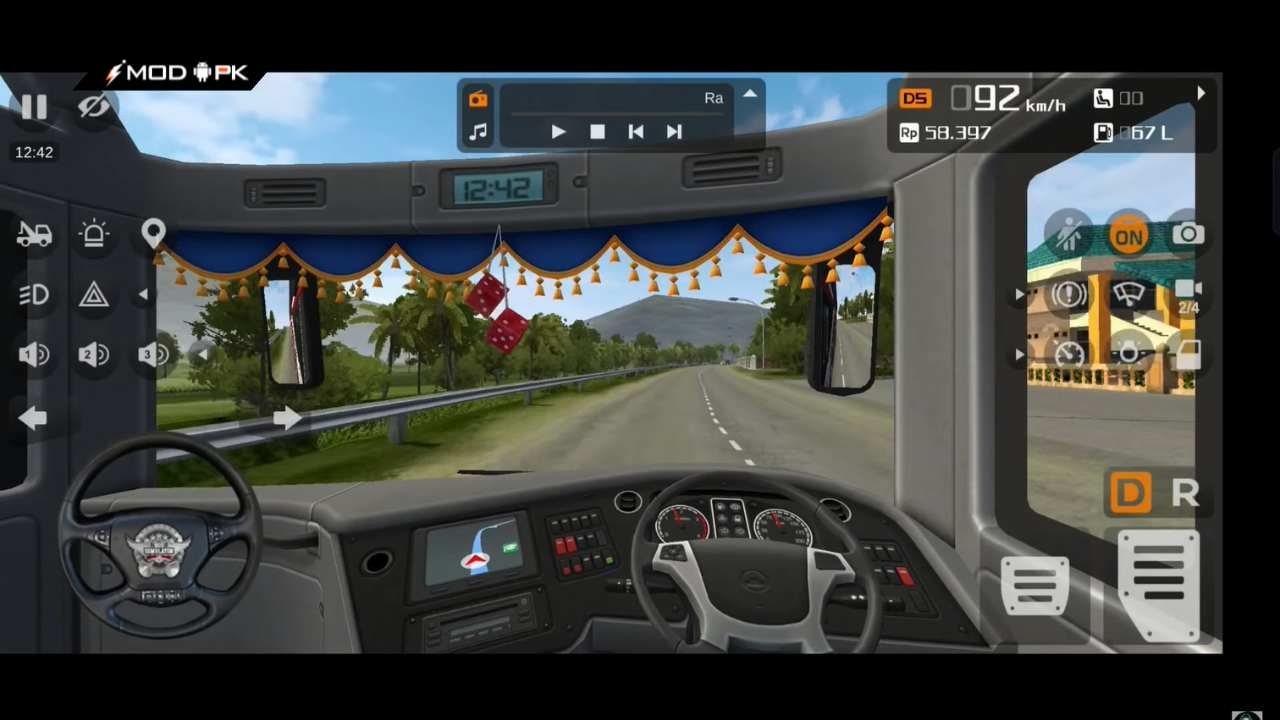Activate the windshield wipers
Screen dimensions: 1280x720
point(1128,294)
